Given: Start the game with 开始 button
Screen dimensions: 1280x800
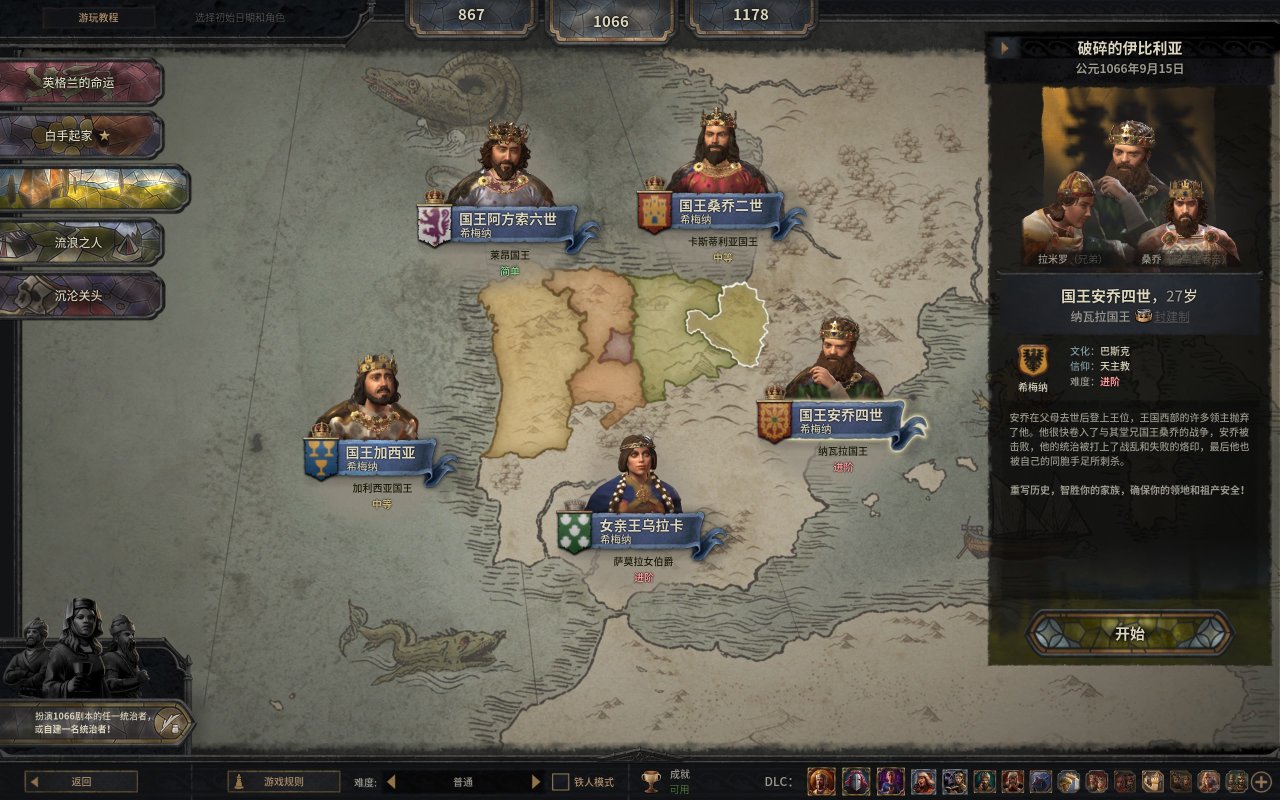Looking at the screenshot, I should [1129, 634].
